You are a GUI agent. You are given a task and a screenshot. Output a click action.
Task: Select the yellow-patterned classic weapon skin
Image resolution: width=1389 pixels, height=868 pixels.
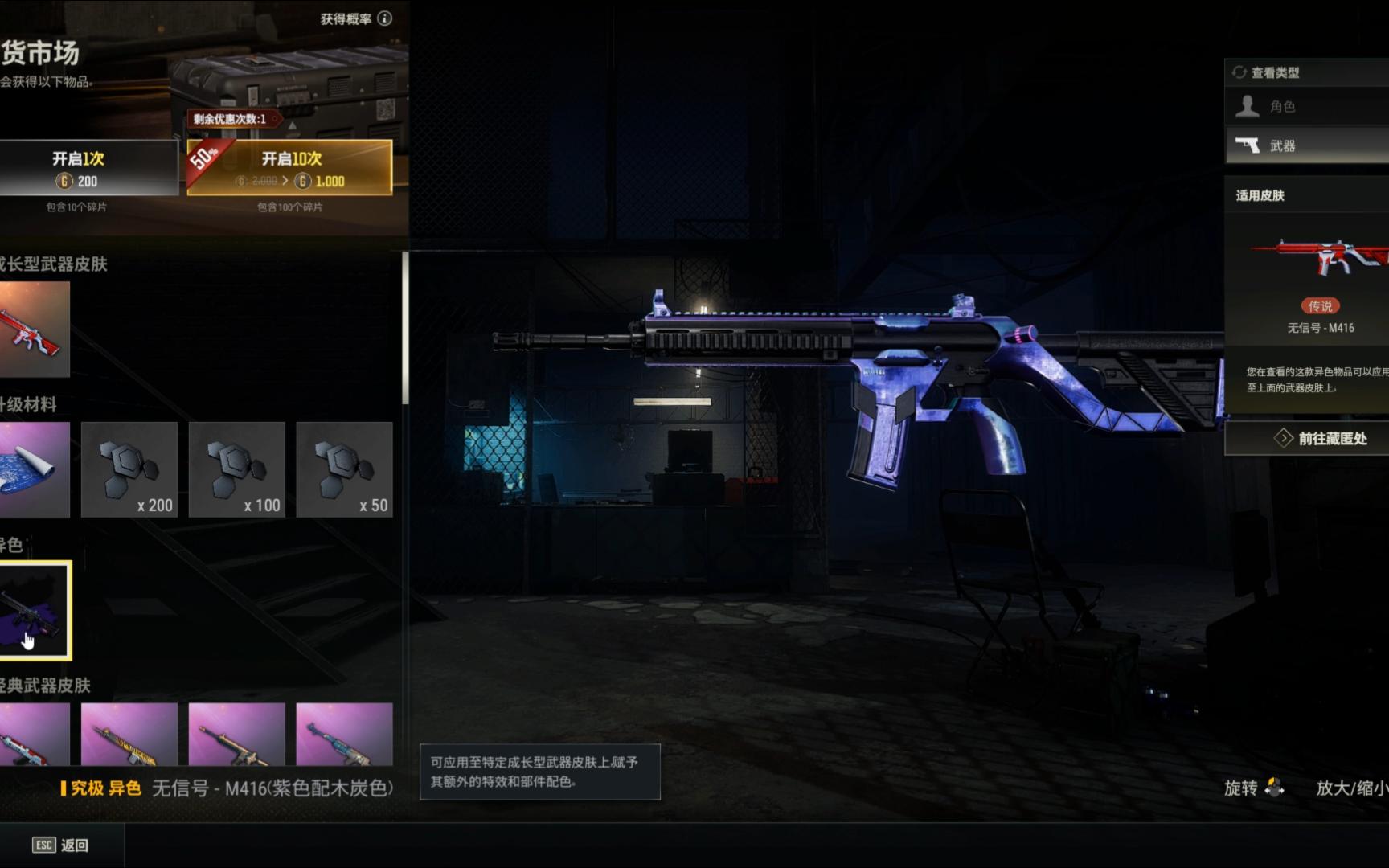pos(129,734)
